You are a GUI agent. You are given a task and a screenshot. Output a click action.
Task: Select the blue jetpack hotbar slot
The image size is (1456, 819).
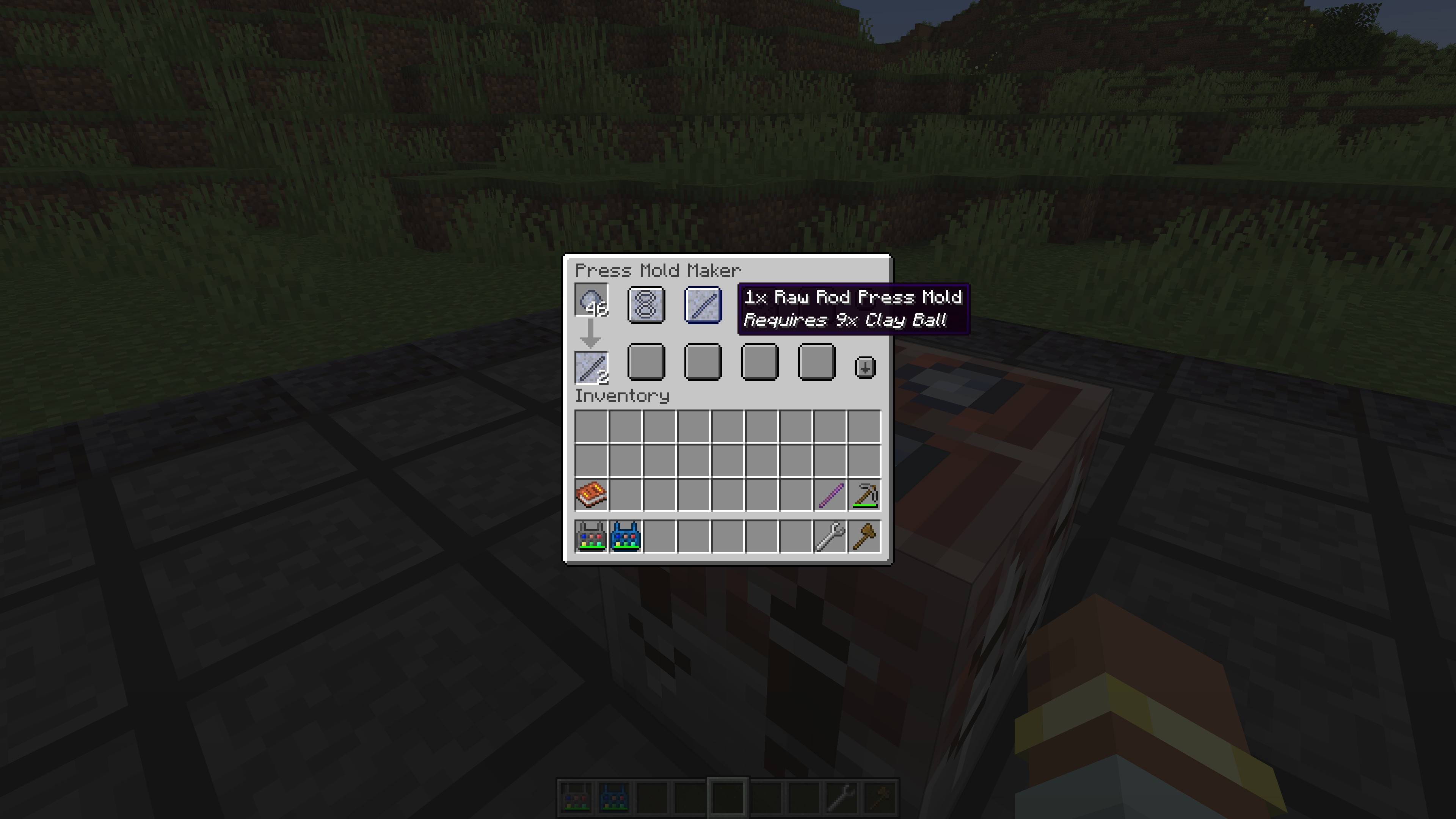[x=626, y=536]
